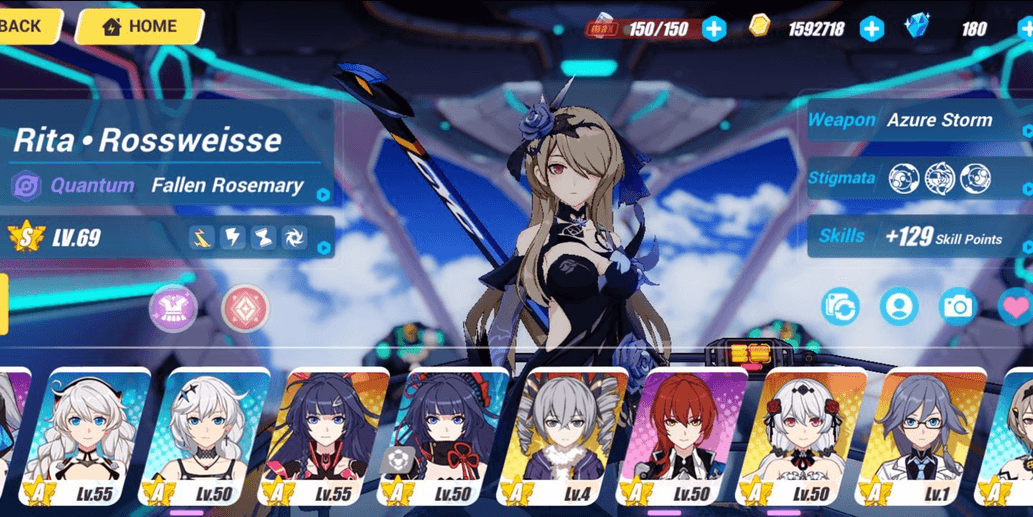Open Skills with 129 skill points
This screenshot has height=517, width=1033.
918,237
